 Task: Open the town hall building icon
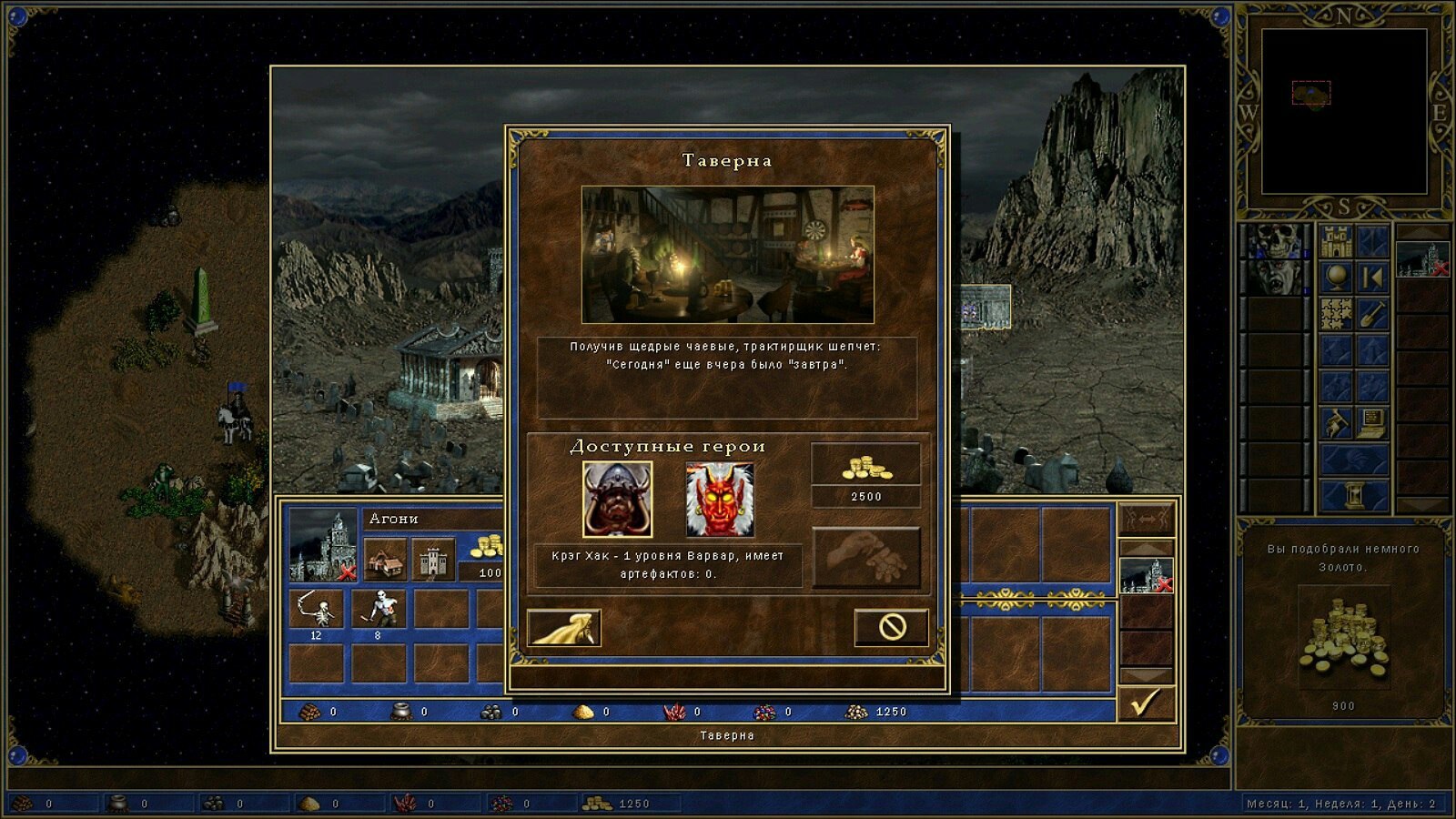386,559
